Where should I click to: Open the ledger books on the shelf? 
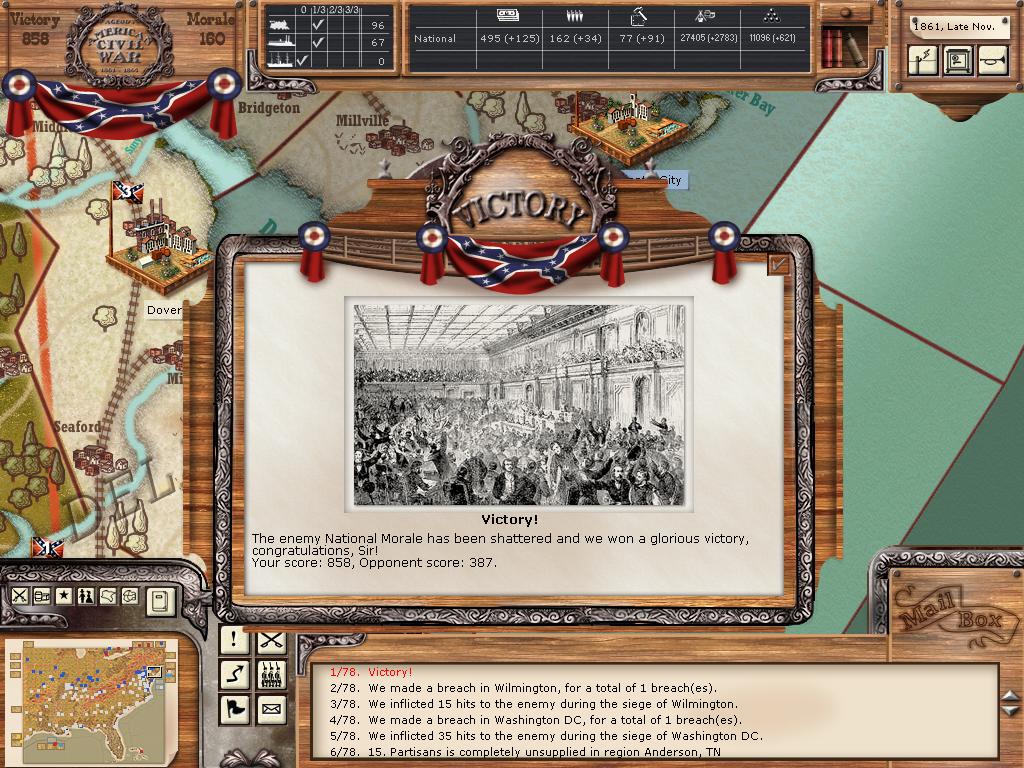click(x=842, y=47)
